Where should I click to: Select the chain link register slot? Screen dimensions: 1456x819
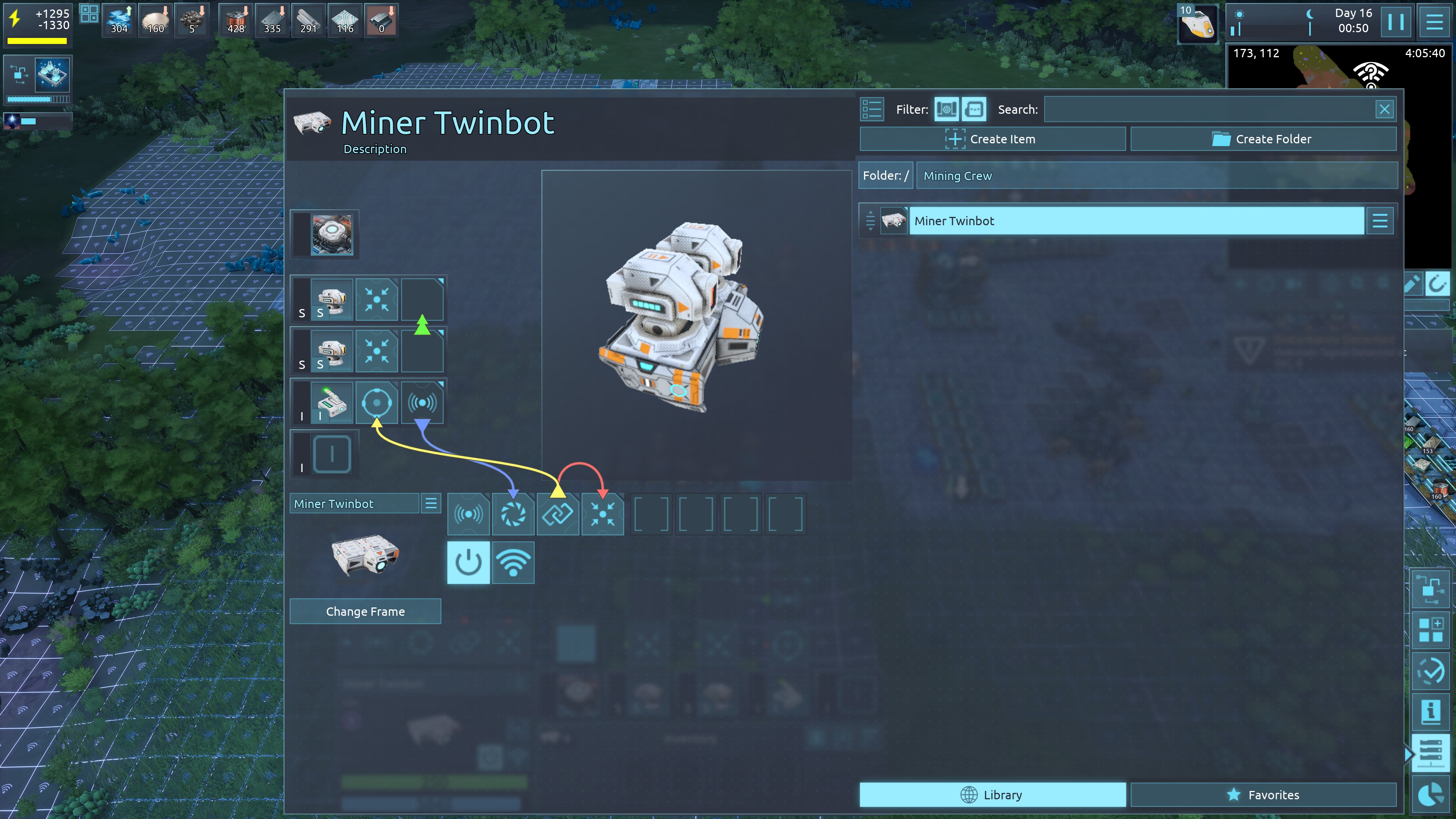coord(558,515)
